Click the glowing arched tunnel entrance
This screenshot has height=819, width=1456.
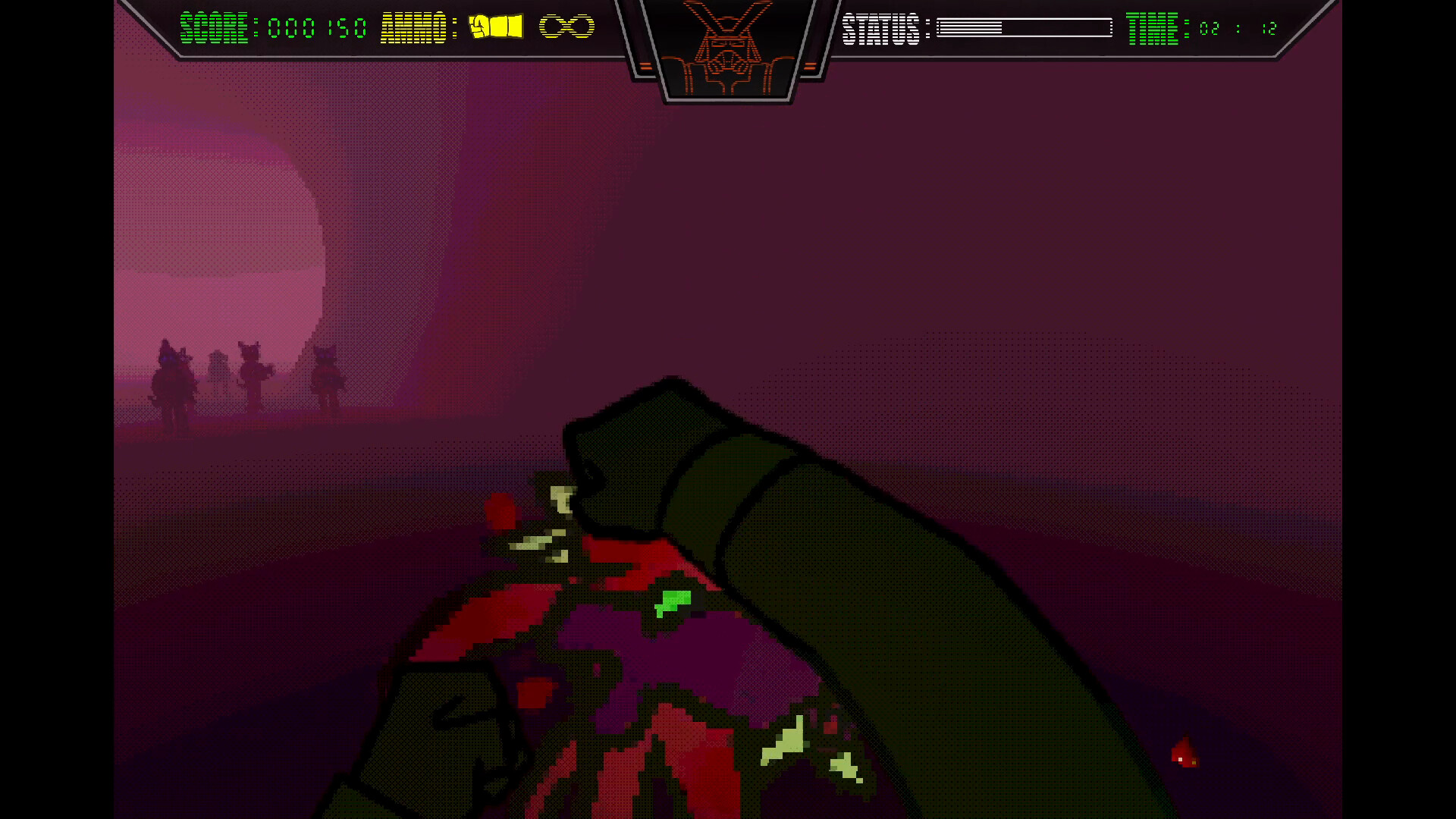pyautogui.click(x=212, y=227)
